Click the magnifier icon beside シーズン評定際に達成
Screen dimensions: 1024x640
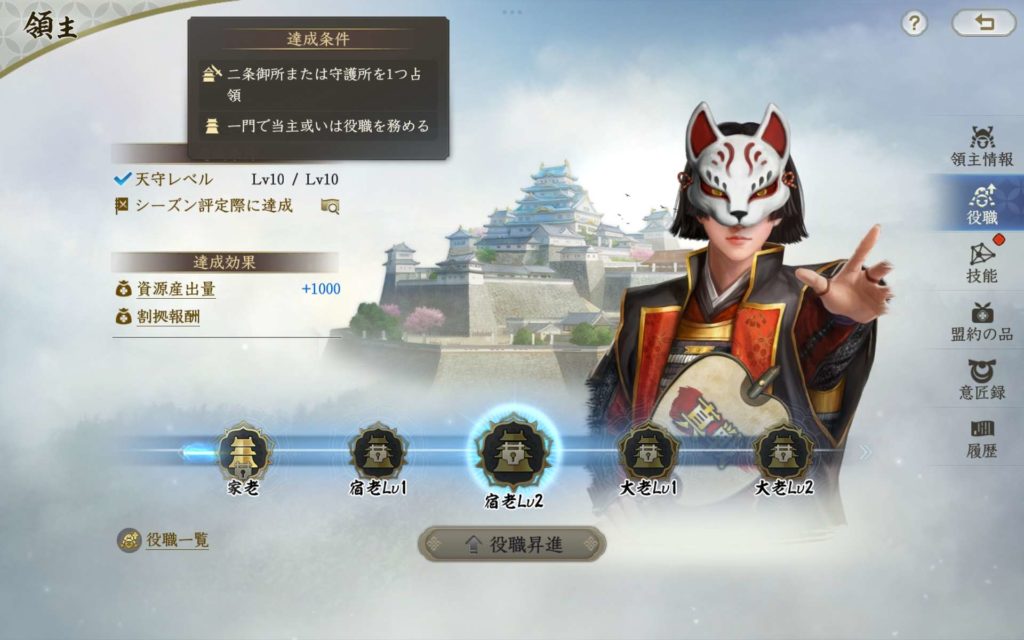tap(330, 206)
